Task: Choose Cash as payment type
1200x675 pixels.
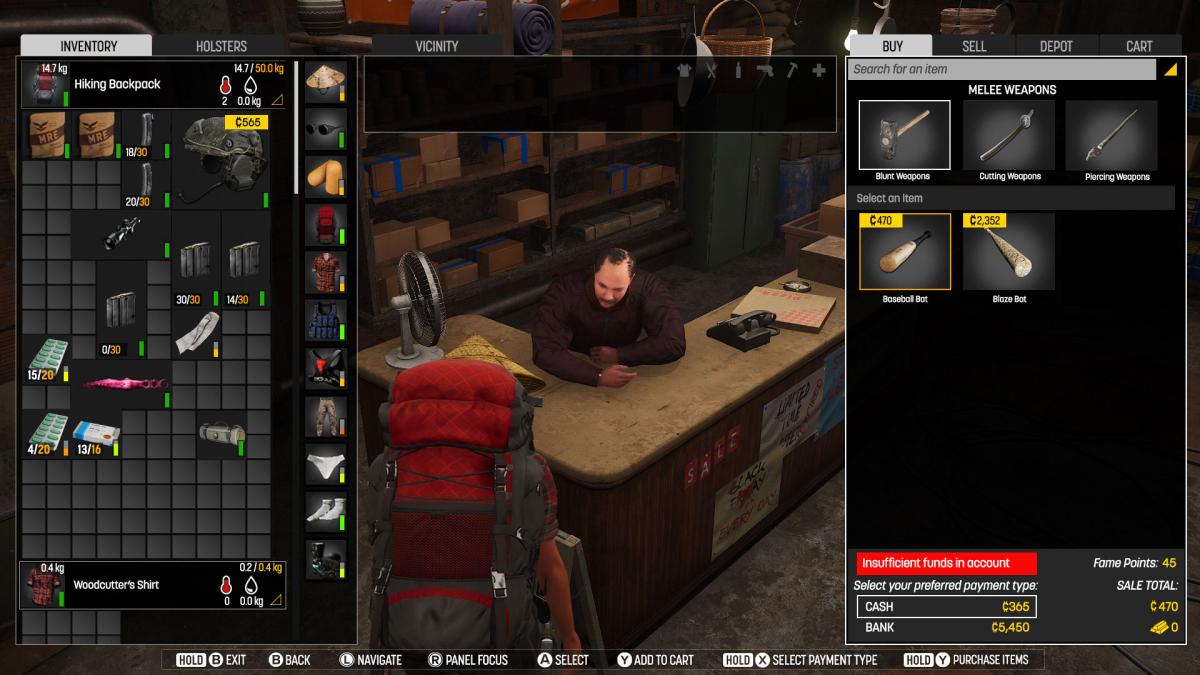Action: [945, 606]
